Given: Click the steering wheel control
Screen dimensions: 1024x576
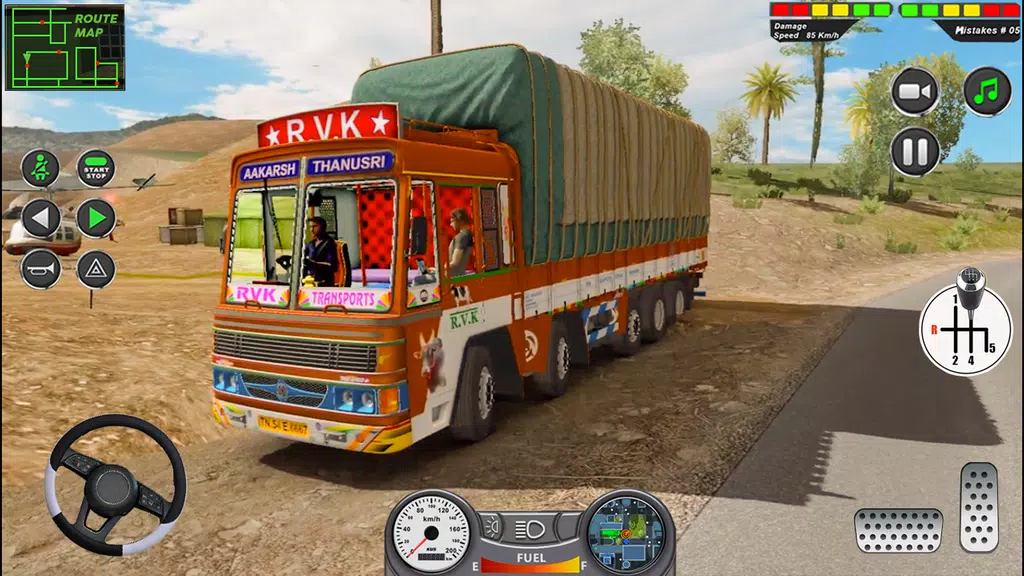Looking at the screenshot, I should 115,484.
